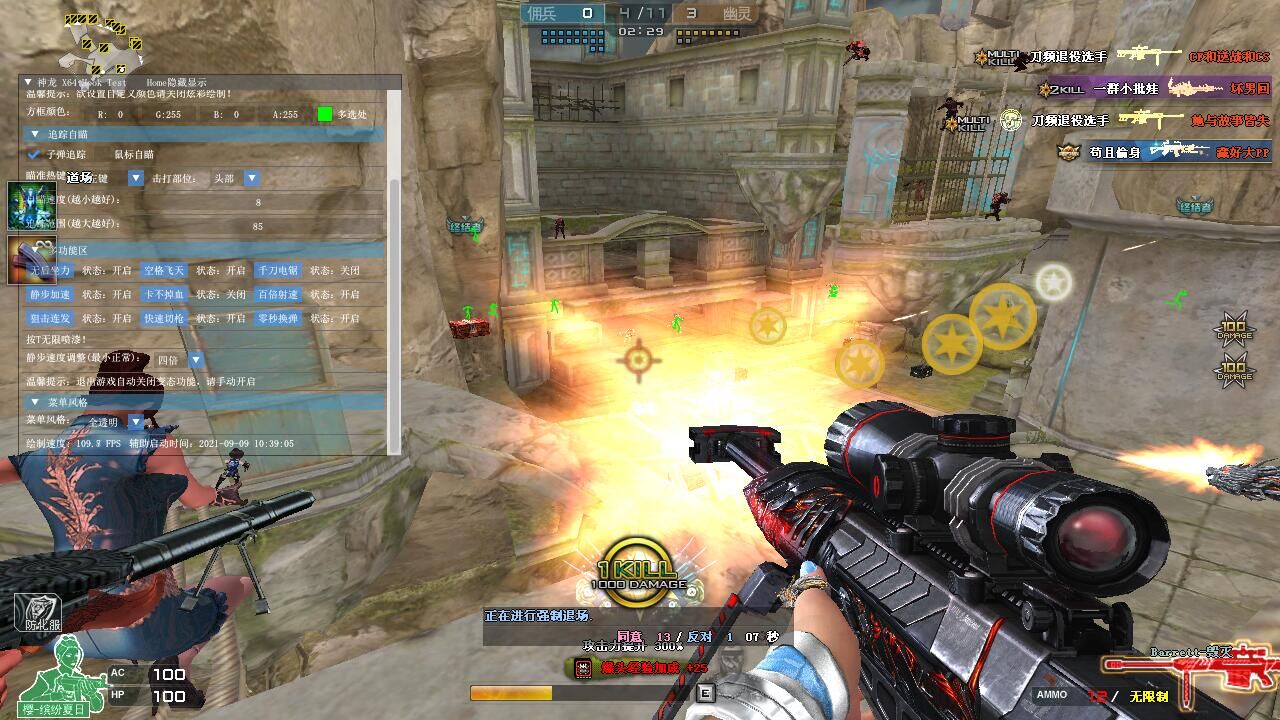Open the 击打部位 dropdown

[x=252, y=178]
